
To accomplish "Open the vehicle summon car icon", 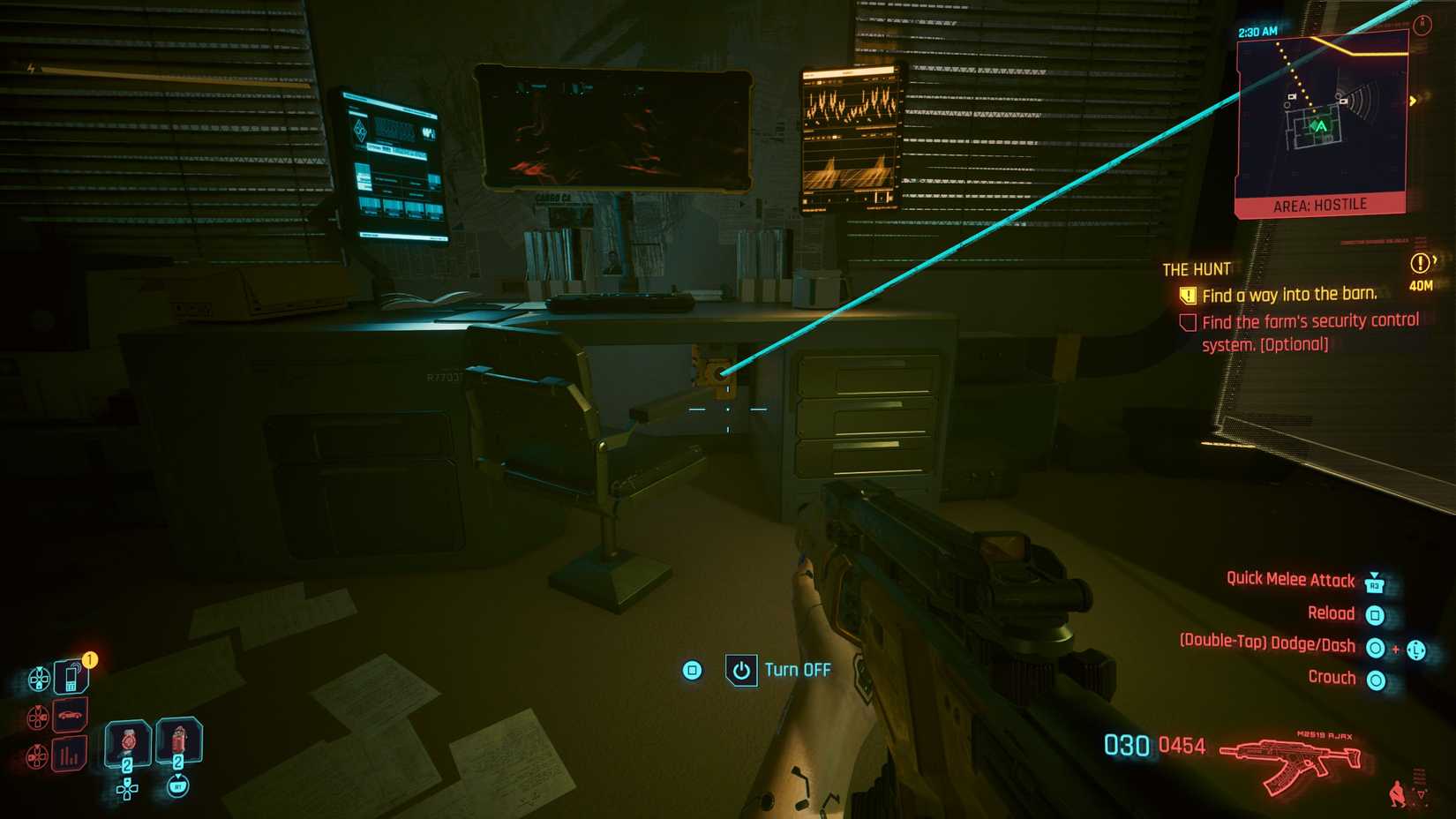I will pyautogui.click(x=70, y=715).
